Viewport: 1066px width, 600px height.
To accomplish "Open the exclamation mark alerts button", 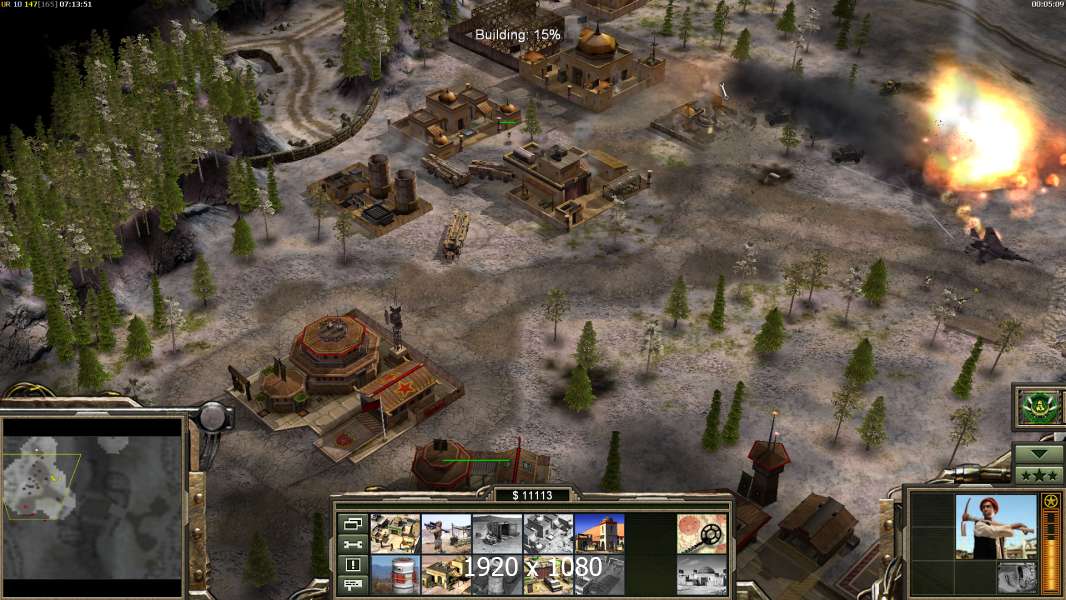I will tap(353, 564).
